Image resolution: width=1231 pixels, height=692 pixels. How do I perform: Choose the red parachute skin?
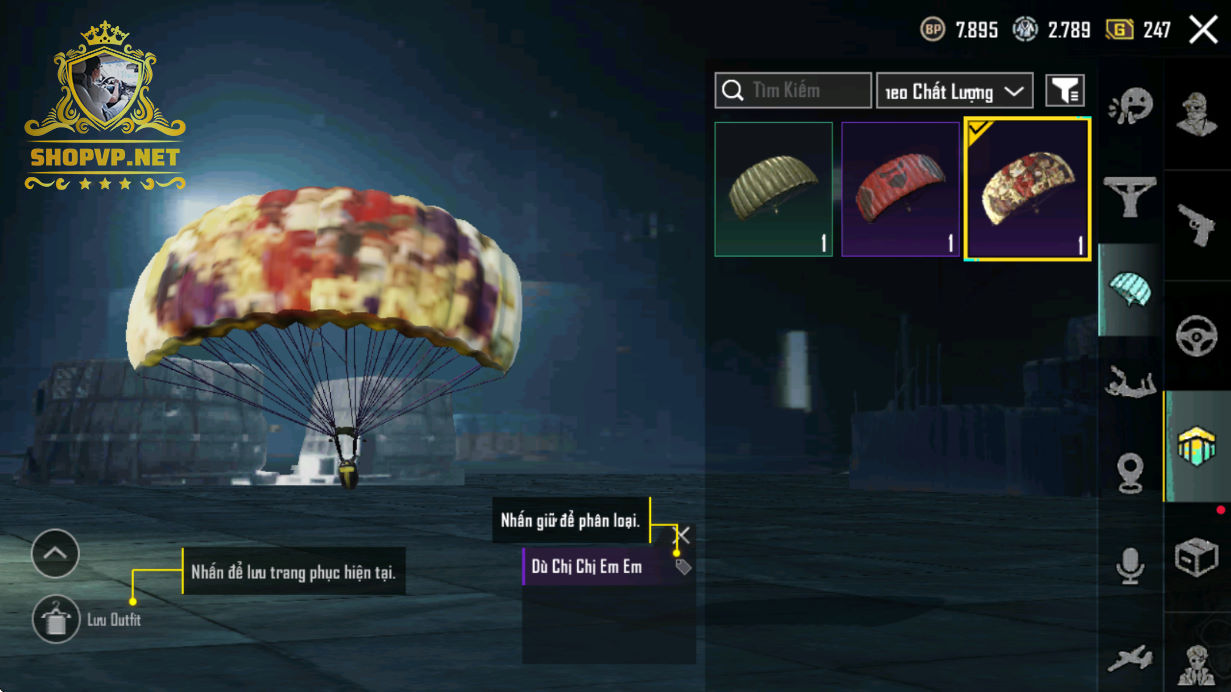900,189
